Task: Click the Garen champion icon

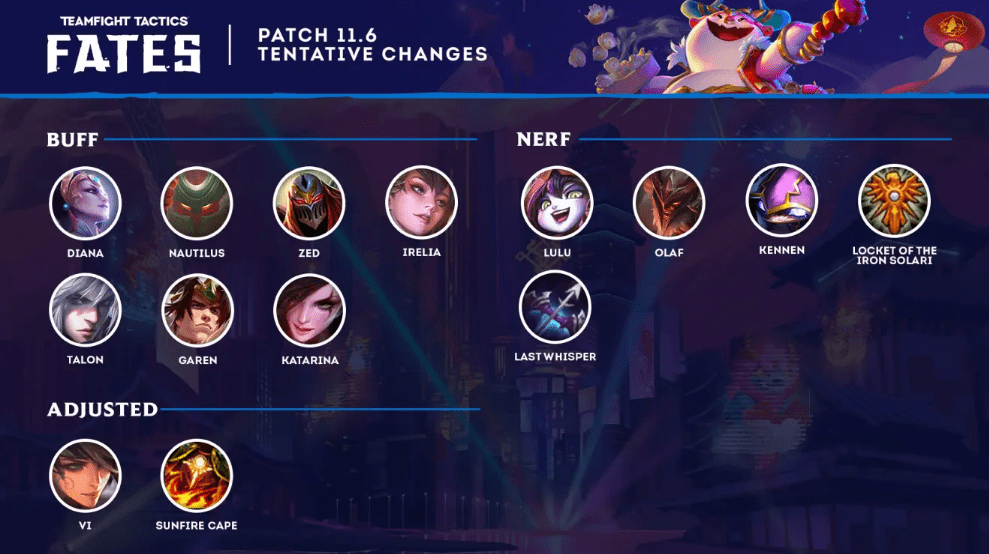Action: (x=197, y=310)
